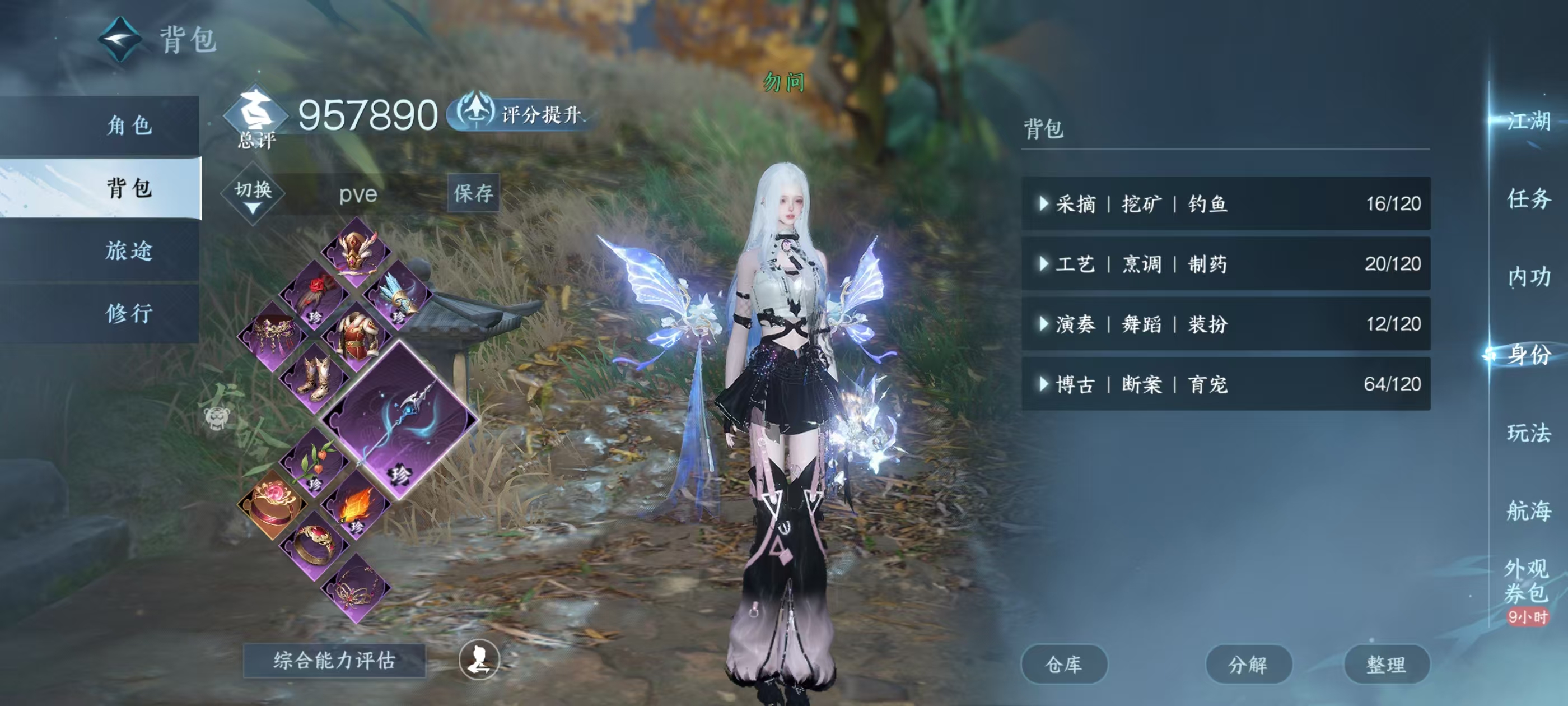Expand the 演奏 | 舞蹈 | 装扮 category

[1225, 324]
